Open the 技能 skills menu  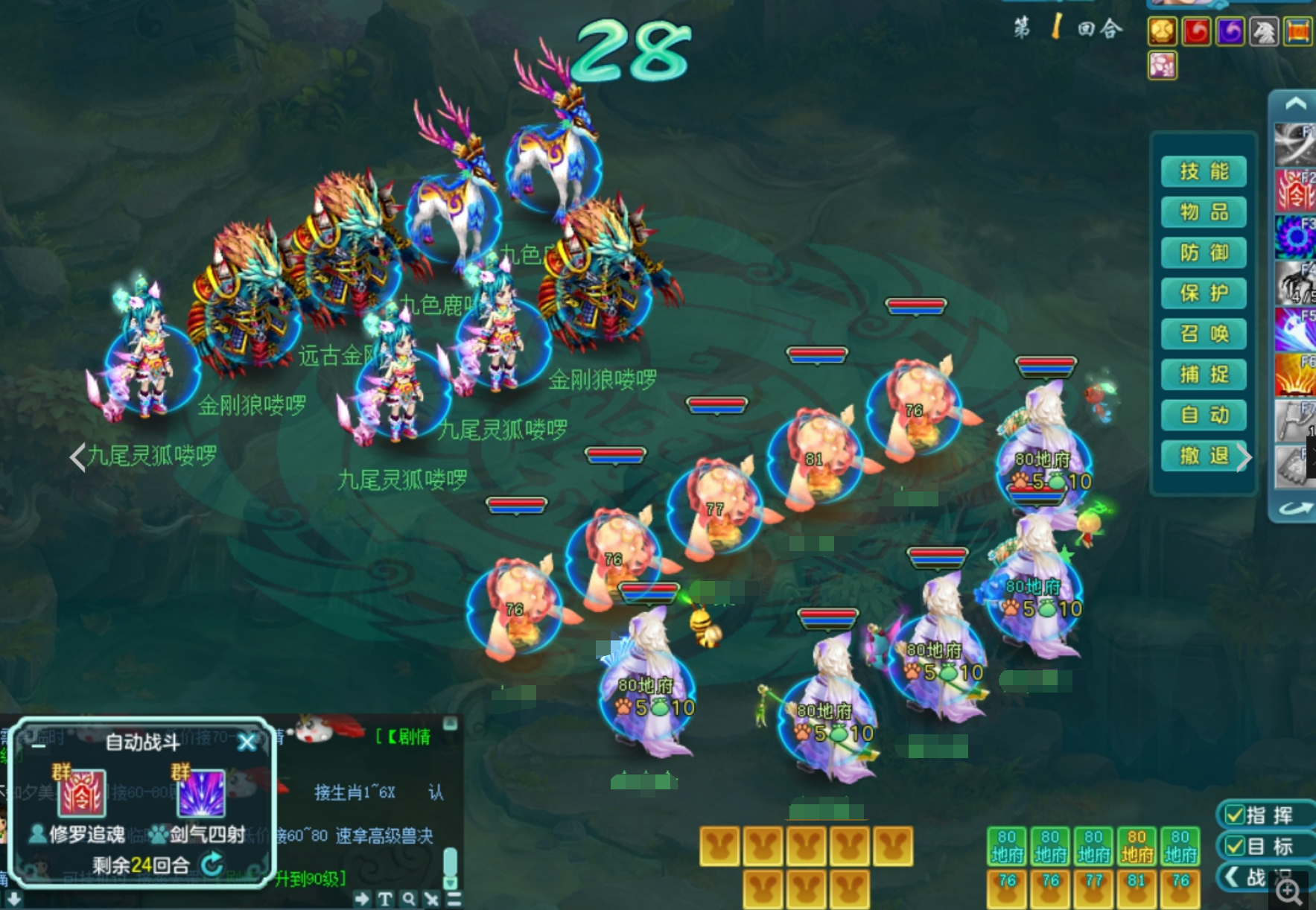(1204, 172)
